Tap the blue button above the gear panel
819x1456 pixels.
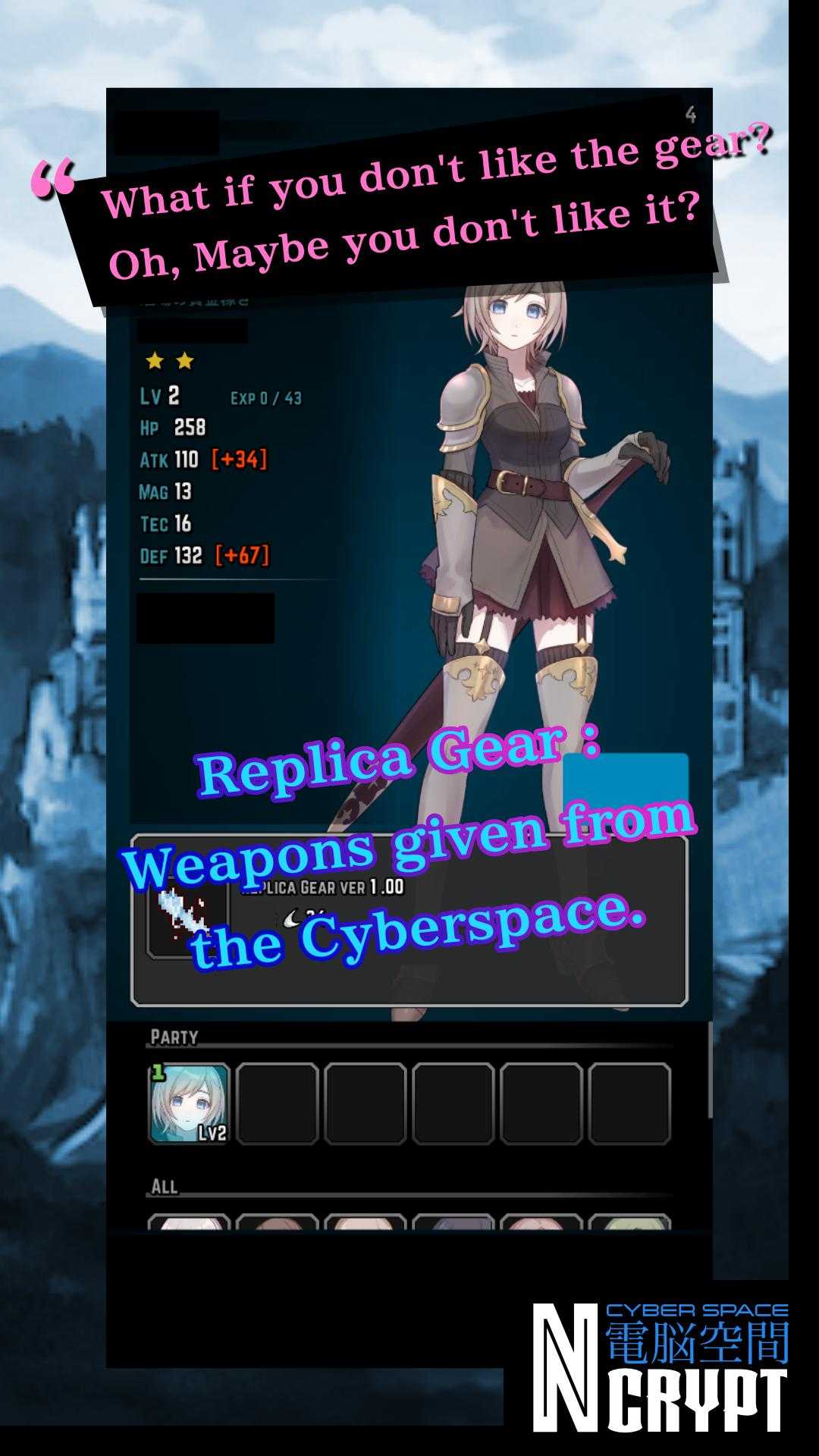coord(626,783)
